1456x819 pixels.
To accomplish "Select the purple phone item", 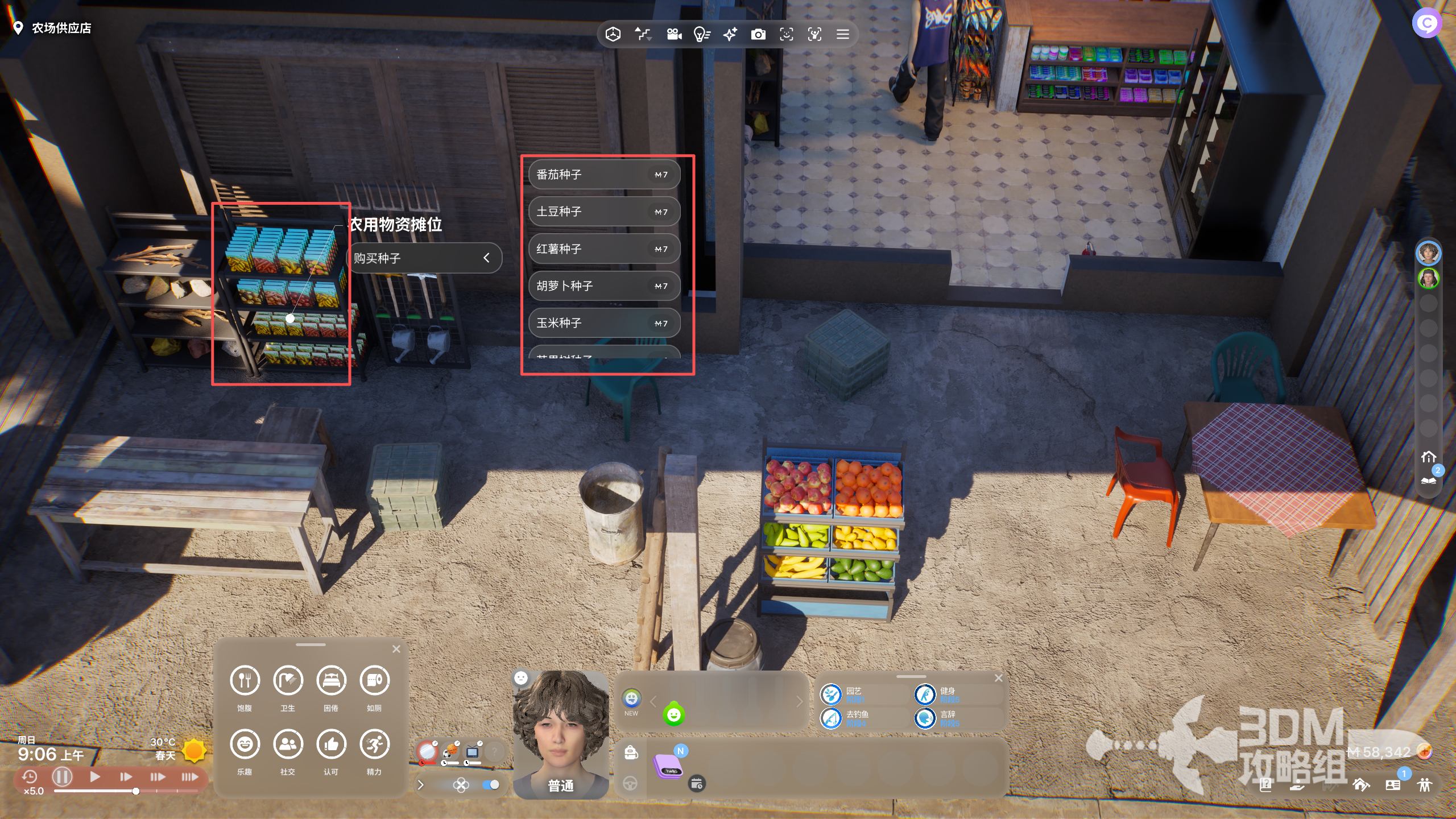I will [x=668, y=767].
